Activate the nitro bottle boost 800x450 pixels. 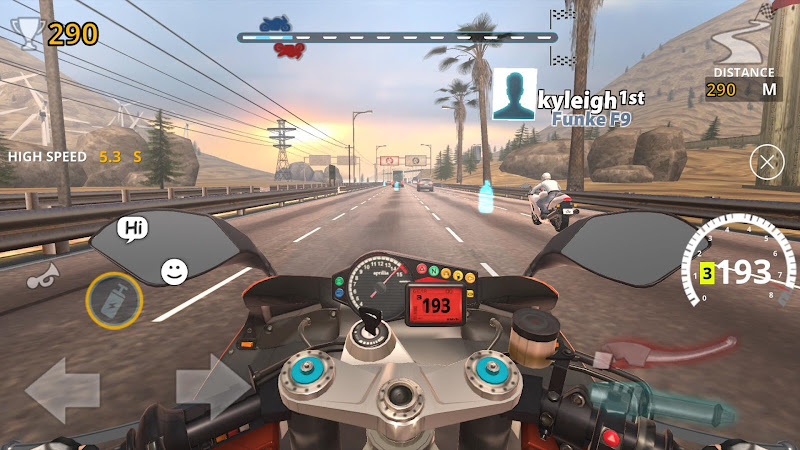click(113, 299)
